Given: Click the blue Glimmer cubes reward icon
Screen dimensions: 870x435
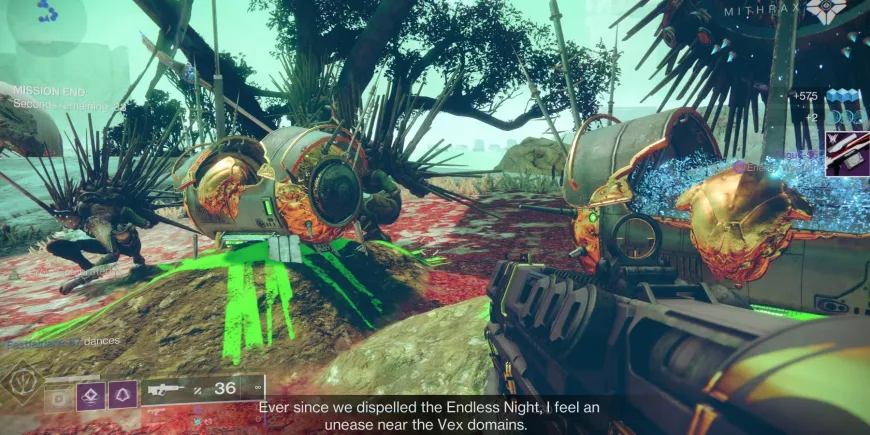Looking at the screenshot, I should point(844,96).
